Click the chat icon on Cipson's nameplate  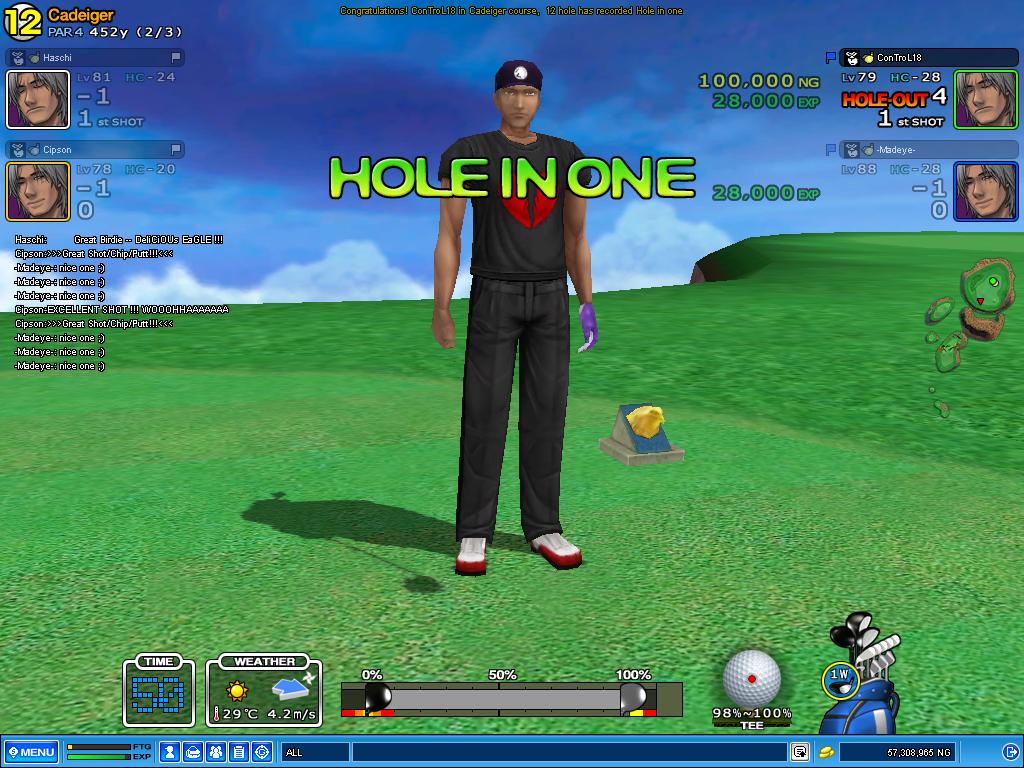pos(176,150)
